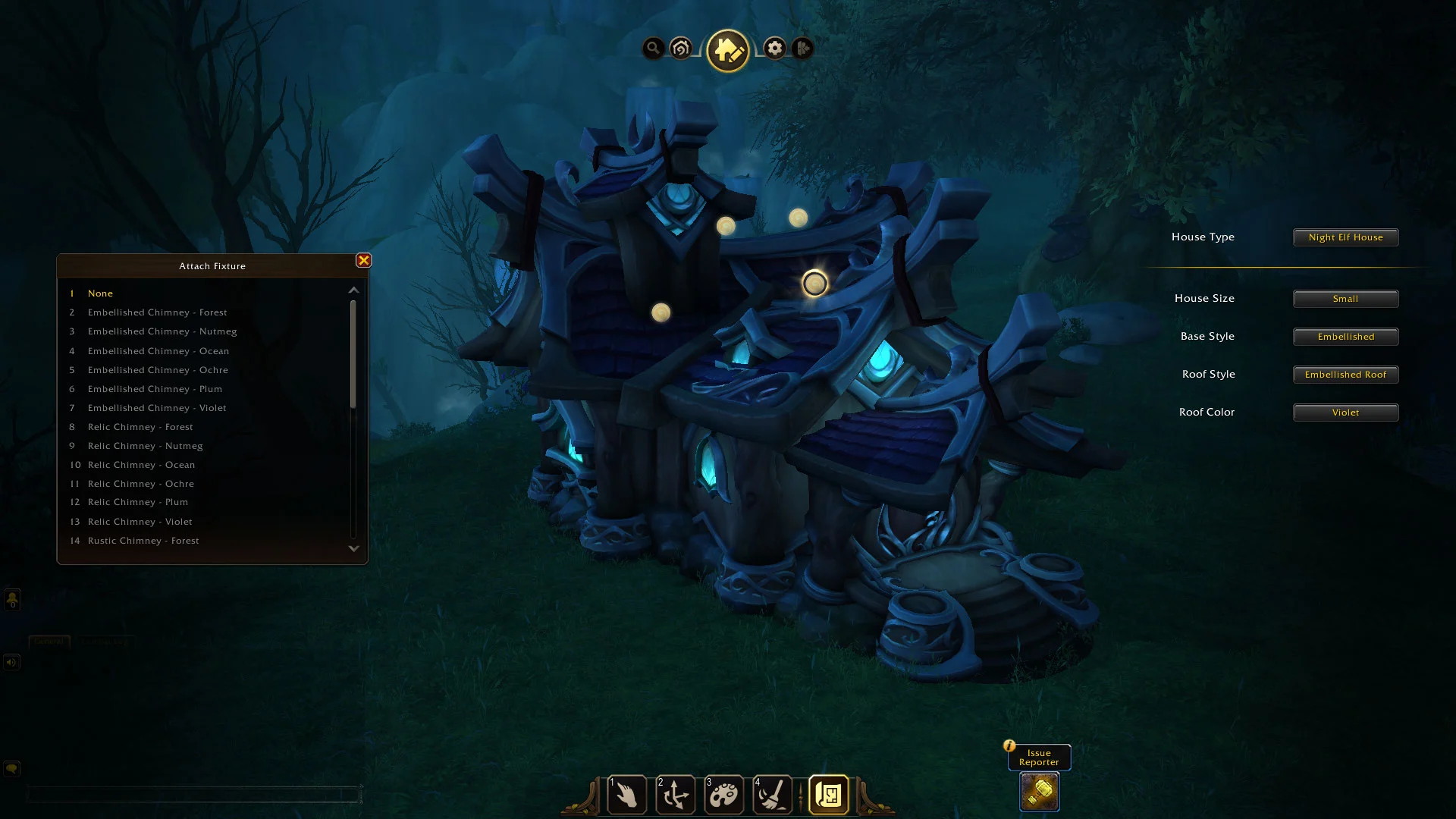The height and width of the screenshot is (819, 1456).
Task: Open the Base Style Embellished dropdown
Action: (1345, 337)
